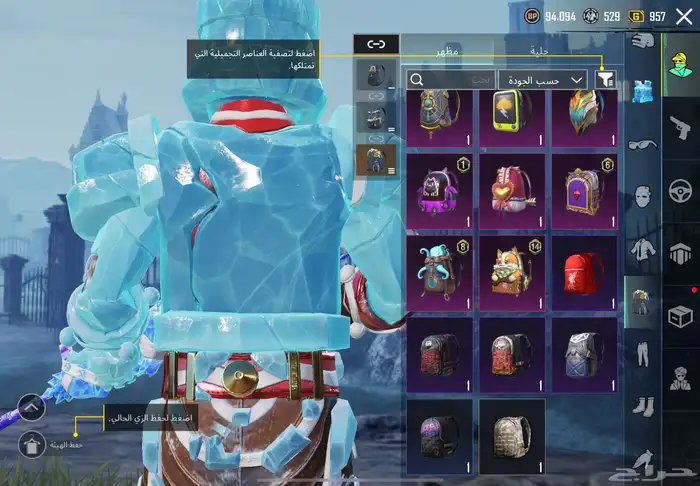Save the current outfit with hanger button
Viewport: 700px width, 486px height.
click(31, 443)
